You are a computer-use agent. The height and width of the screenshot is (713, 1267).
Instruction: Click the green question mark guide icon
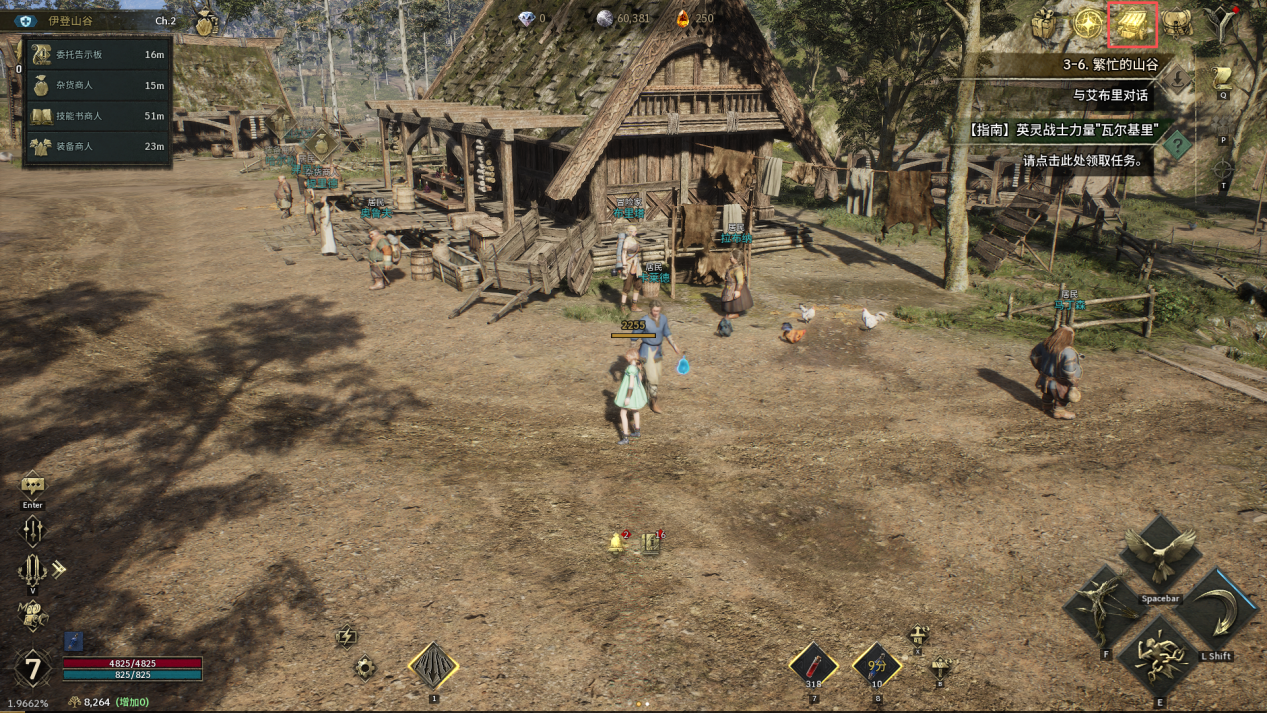point(1178,146)
